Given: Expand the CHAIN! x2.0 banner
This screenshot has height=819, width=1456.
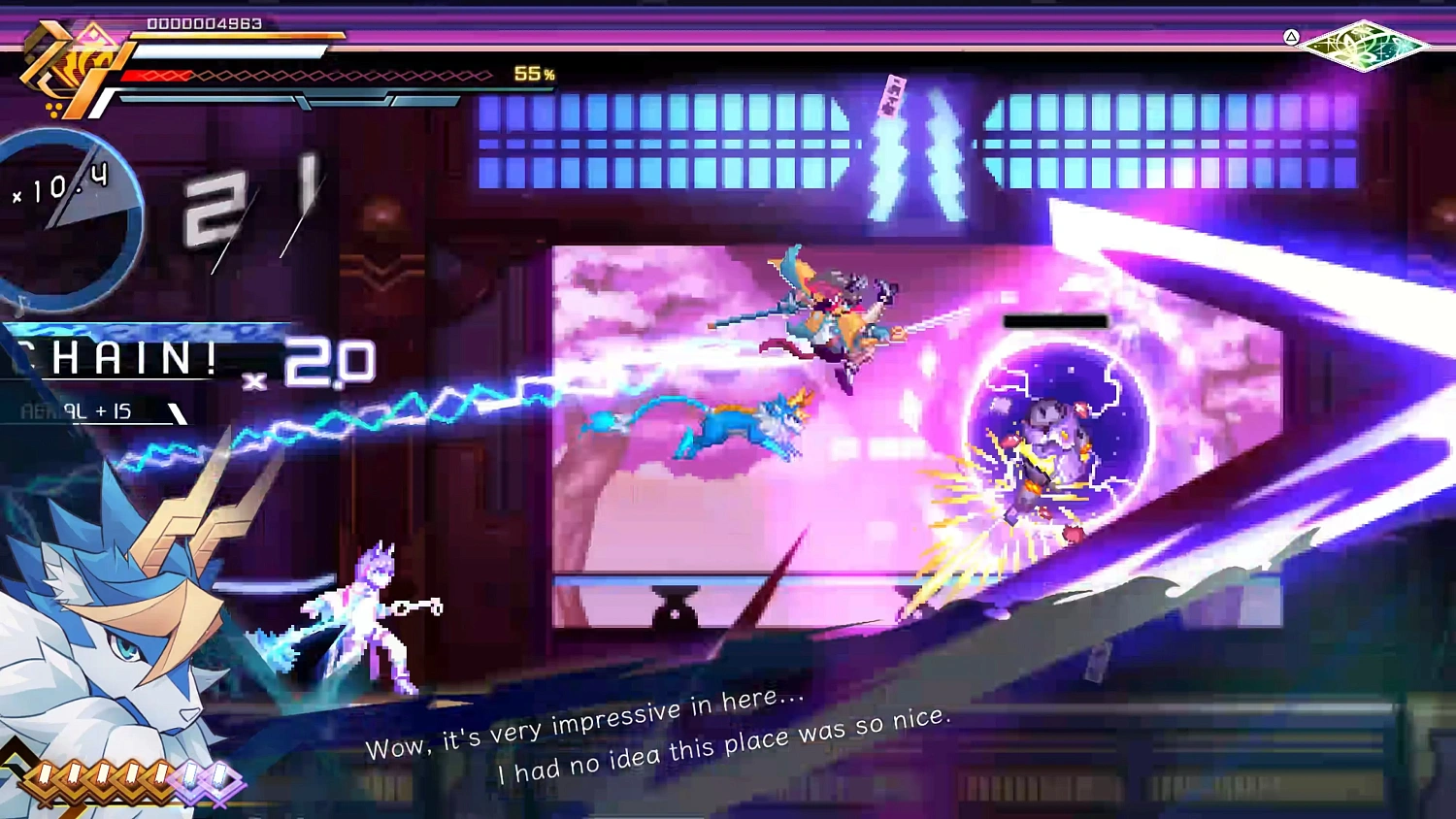Looking at the screenshot, I should (165, 359).
